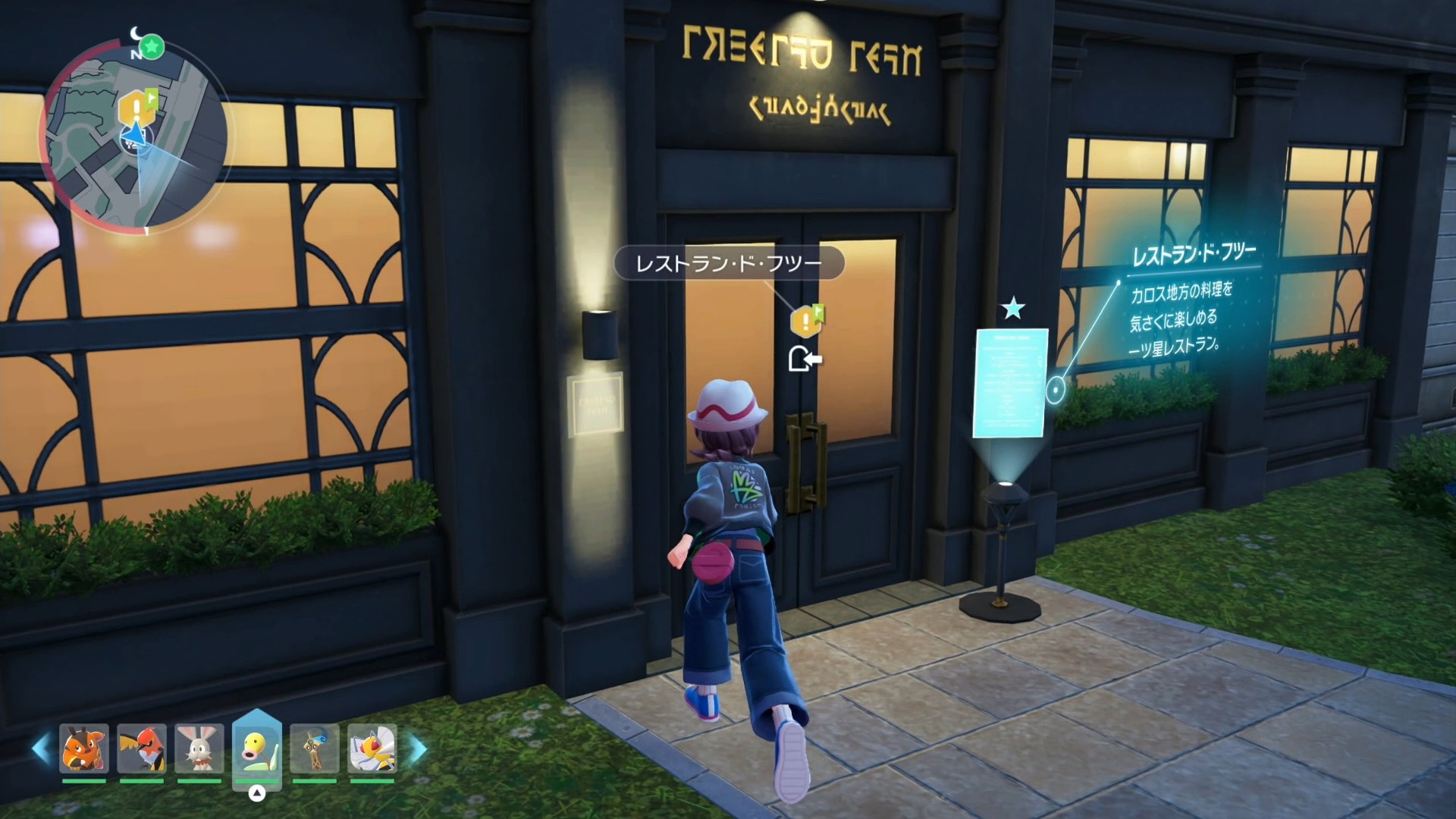Pick Honedge from the party bar
This screenshot has height=819, width=1456.
(315, 748)
